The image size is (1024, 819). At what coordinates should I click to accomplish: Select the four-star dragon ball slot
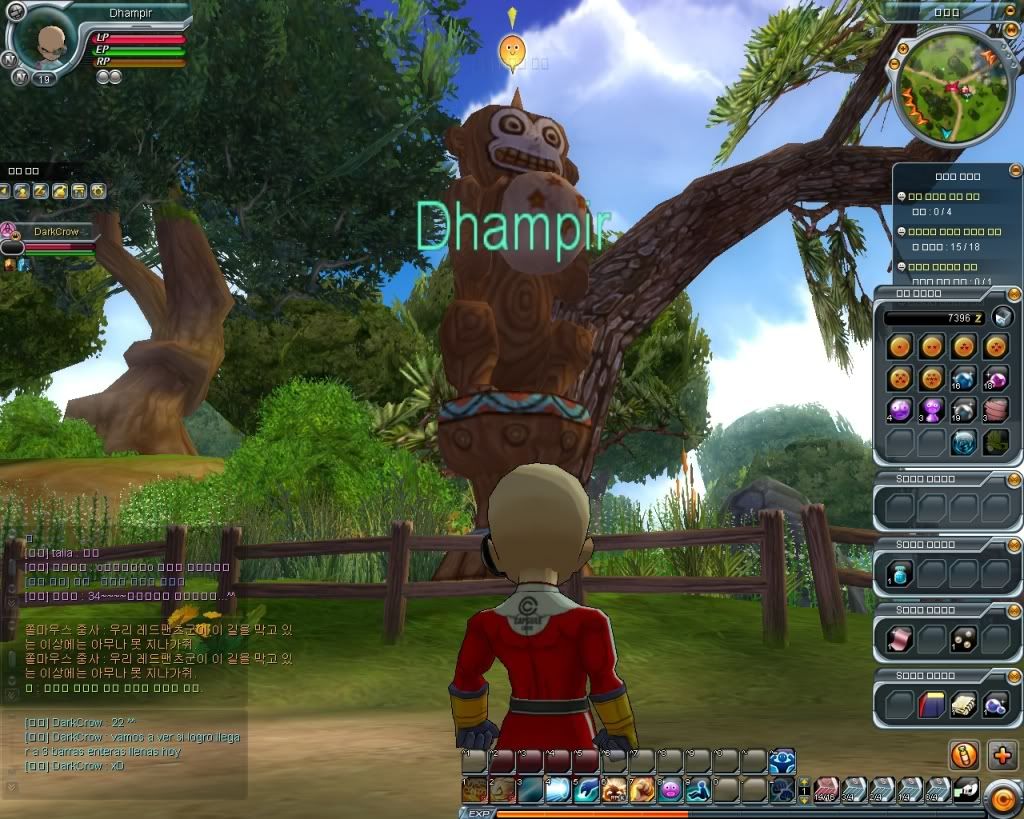tap(995, 347)
